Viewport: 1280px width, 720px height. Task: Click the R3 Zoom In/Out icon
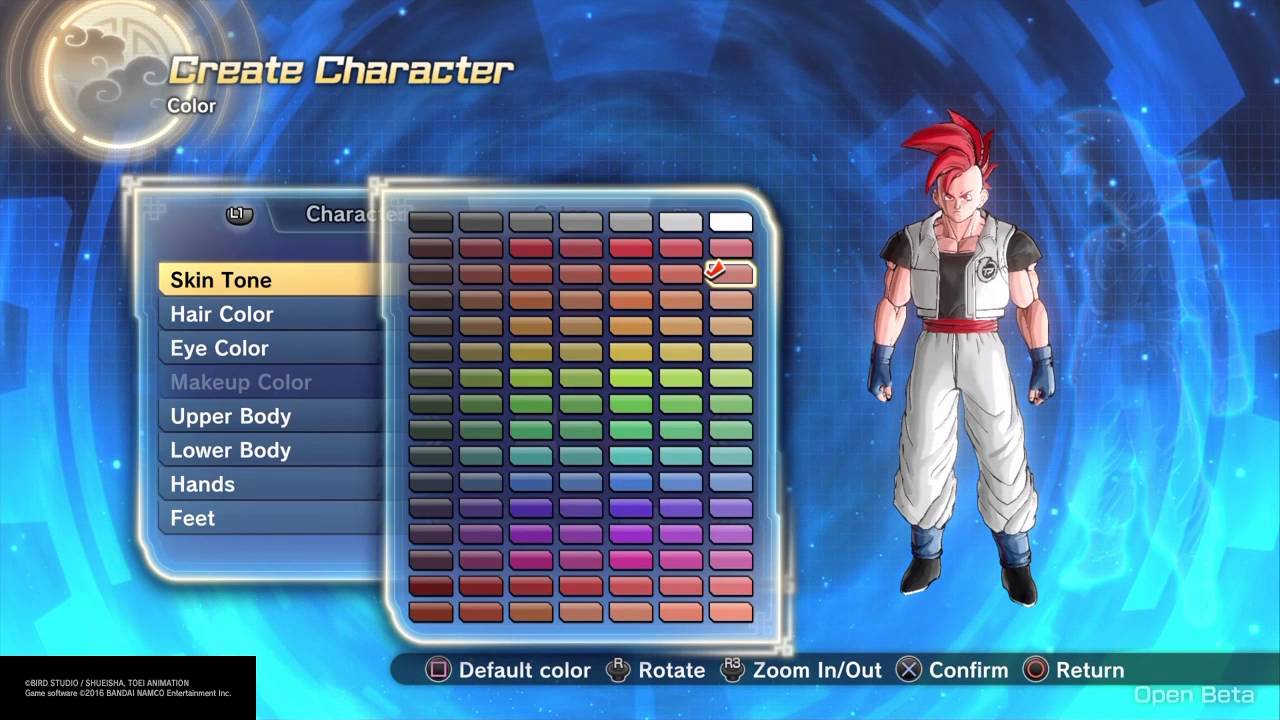731,670
